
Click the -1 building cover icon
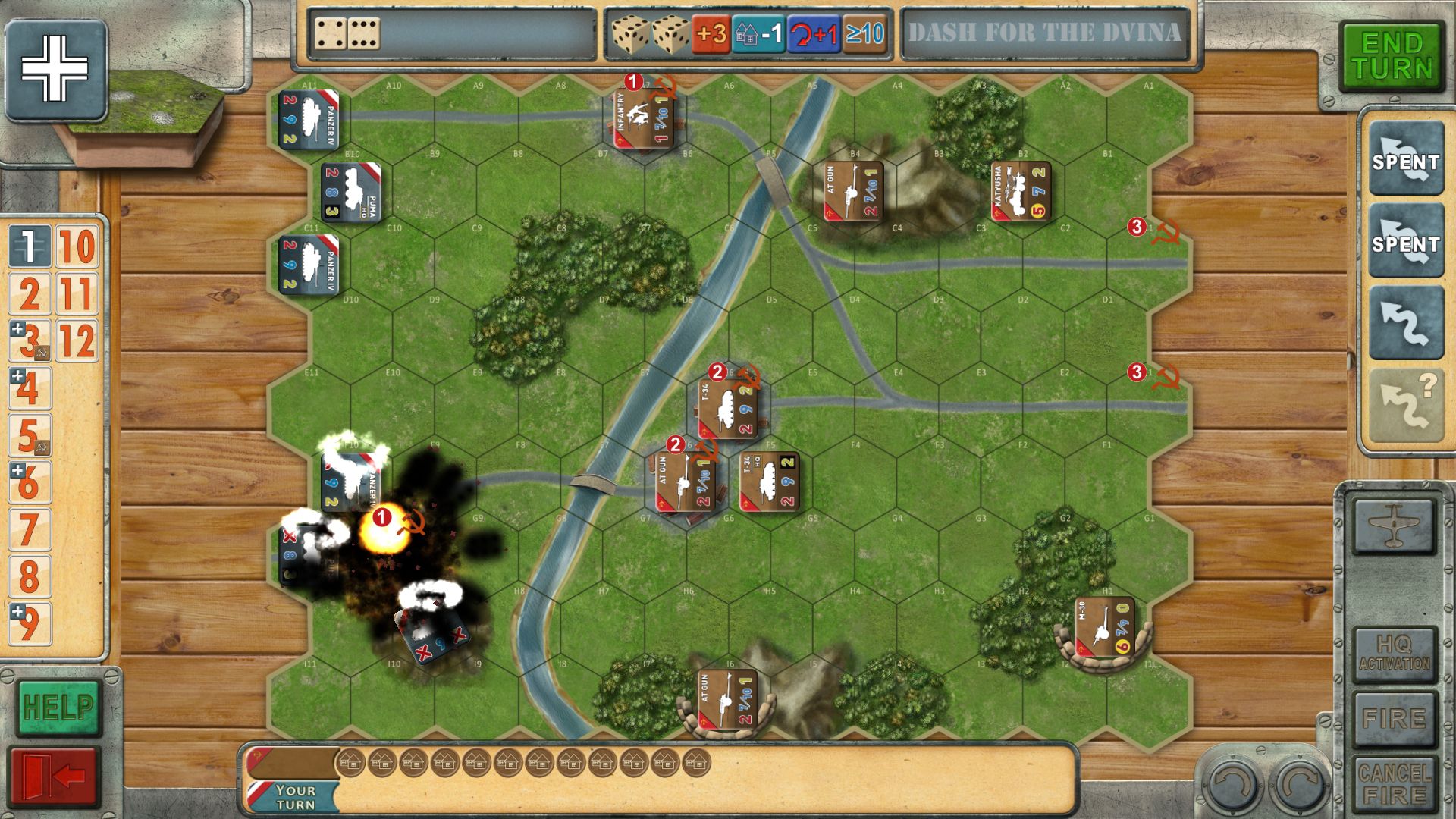tap(757, 34)
